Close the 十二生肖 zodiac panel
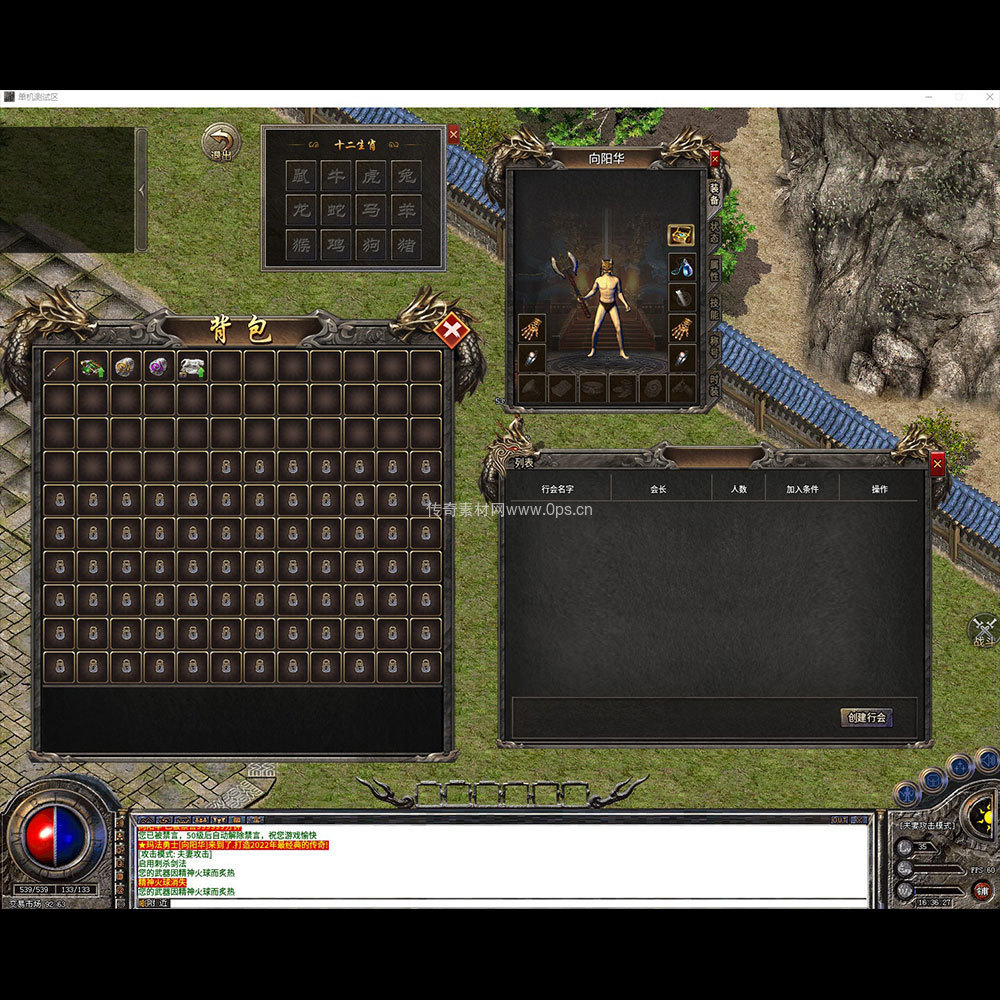The height and width of the screenshot is (1000, 1000). coord(453,133)
